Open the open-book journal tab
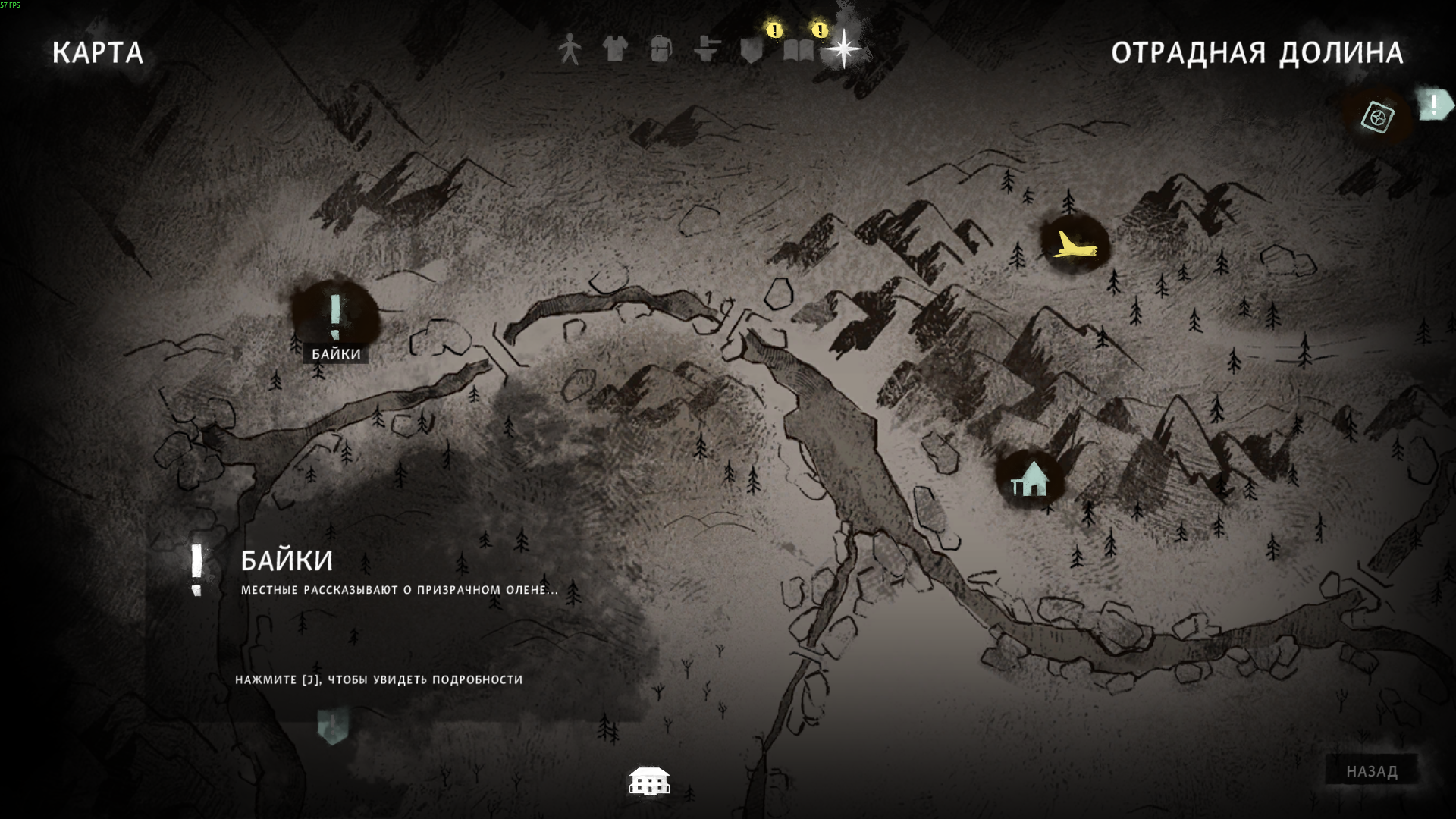 point(798,50)
